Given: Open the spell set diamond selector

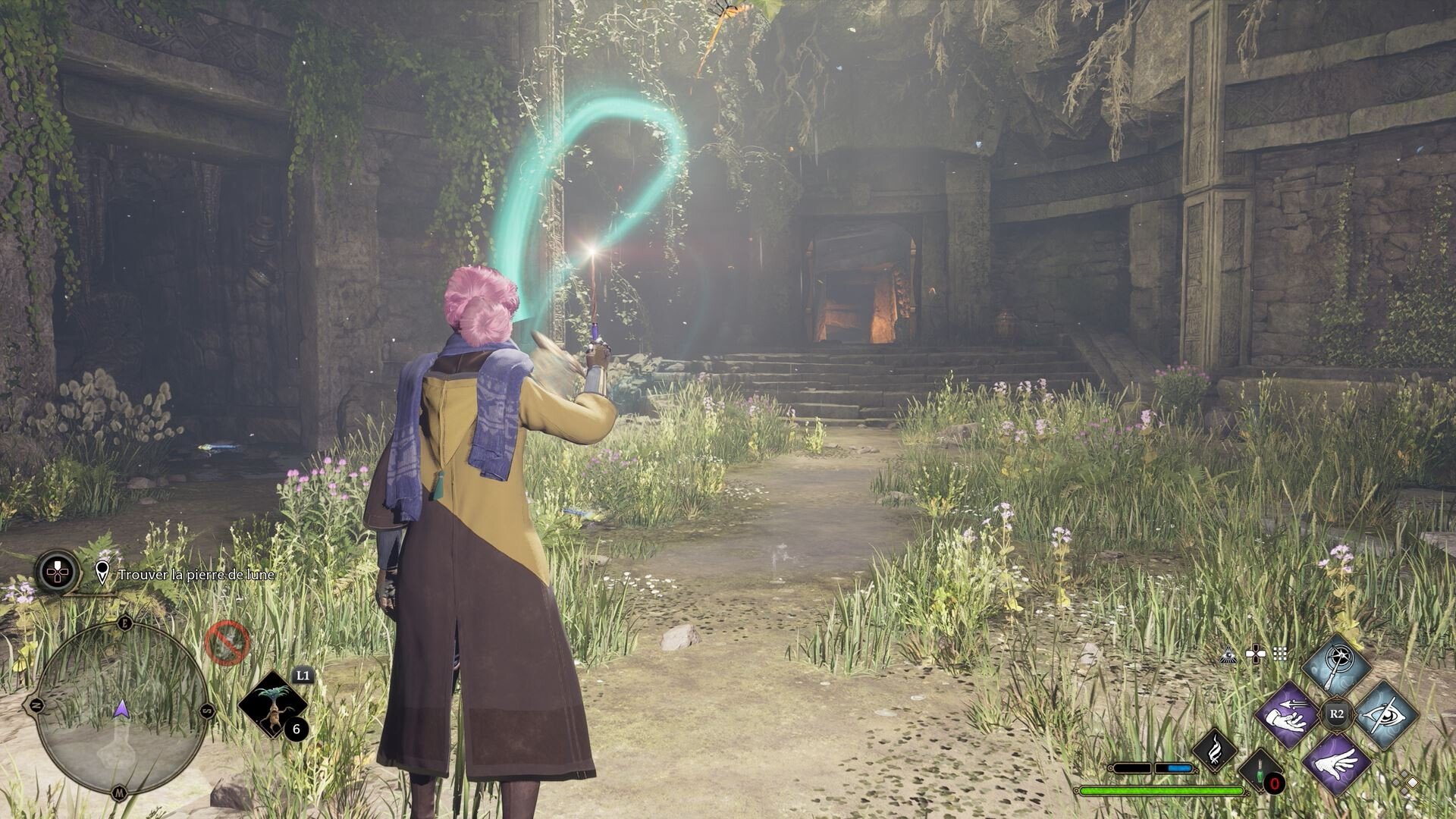Looking at the screenshot, I should pyautogui.click(x=1407, y=783).
